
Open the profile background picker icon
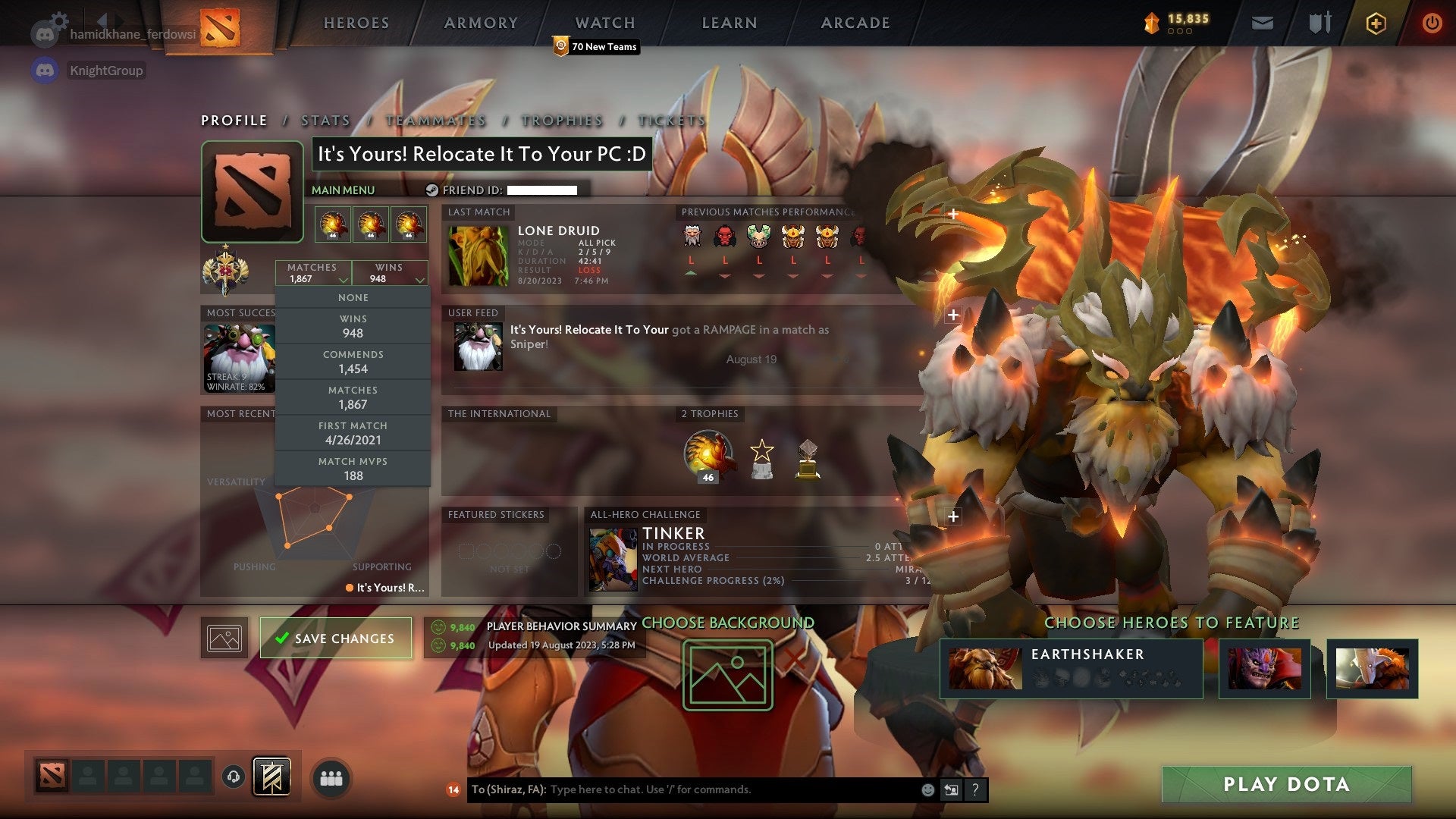click(x=224, y=638)
